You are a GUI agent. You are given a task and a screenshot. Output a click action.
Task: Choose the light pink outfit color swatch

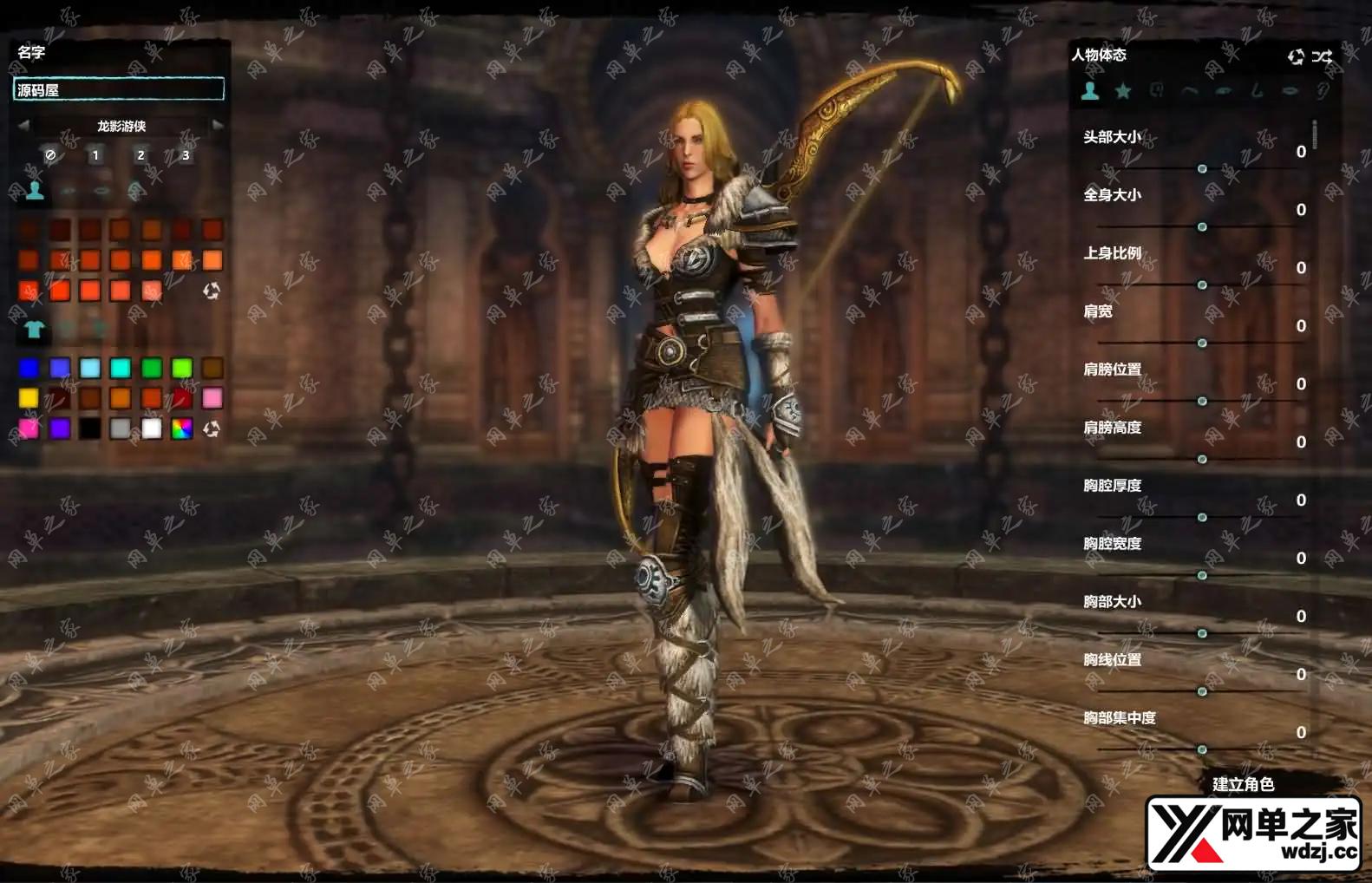212,398
